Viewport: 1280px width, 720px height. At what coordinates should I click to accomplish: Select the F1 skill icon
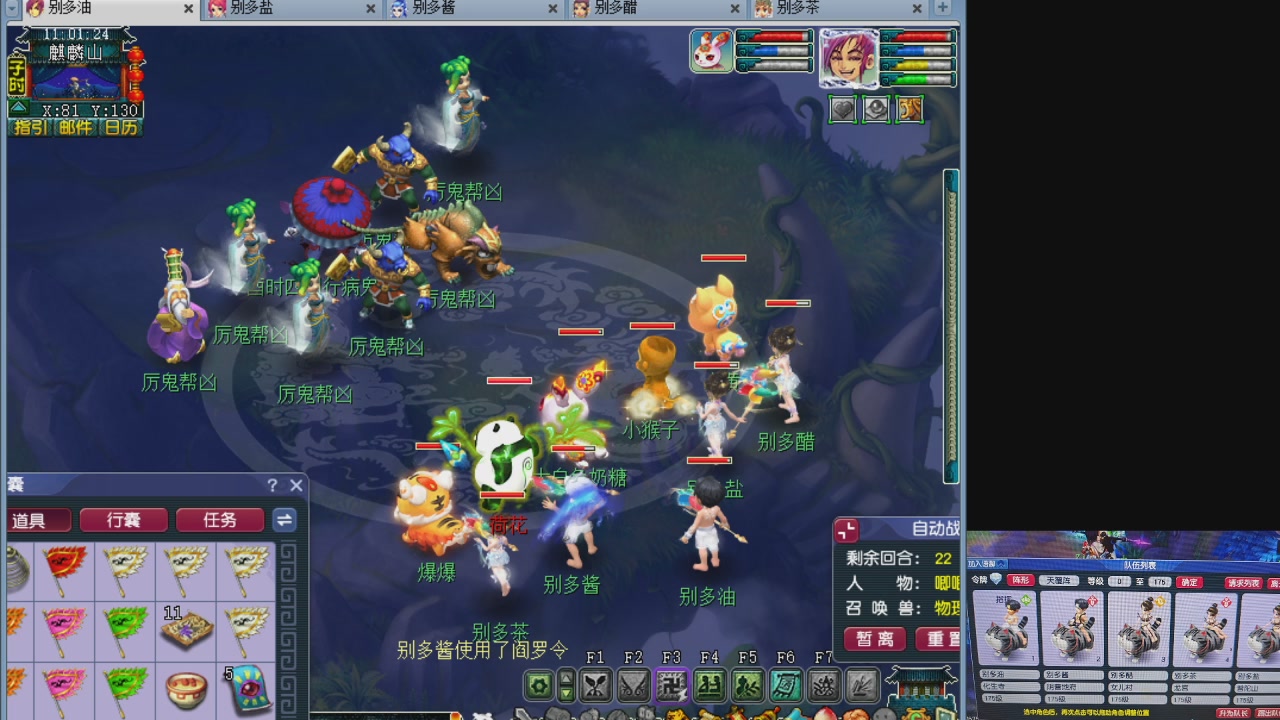597,683
